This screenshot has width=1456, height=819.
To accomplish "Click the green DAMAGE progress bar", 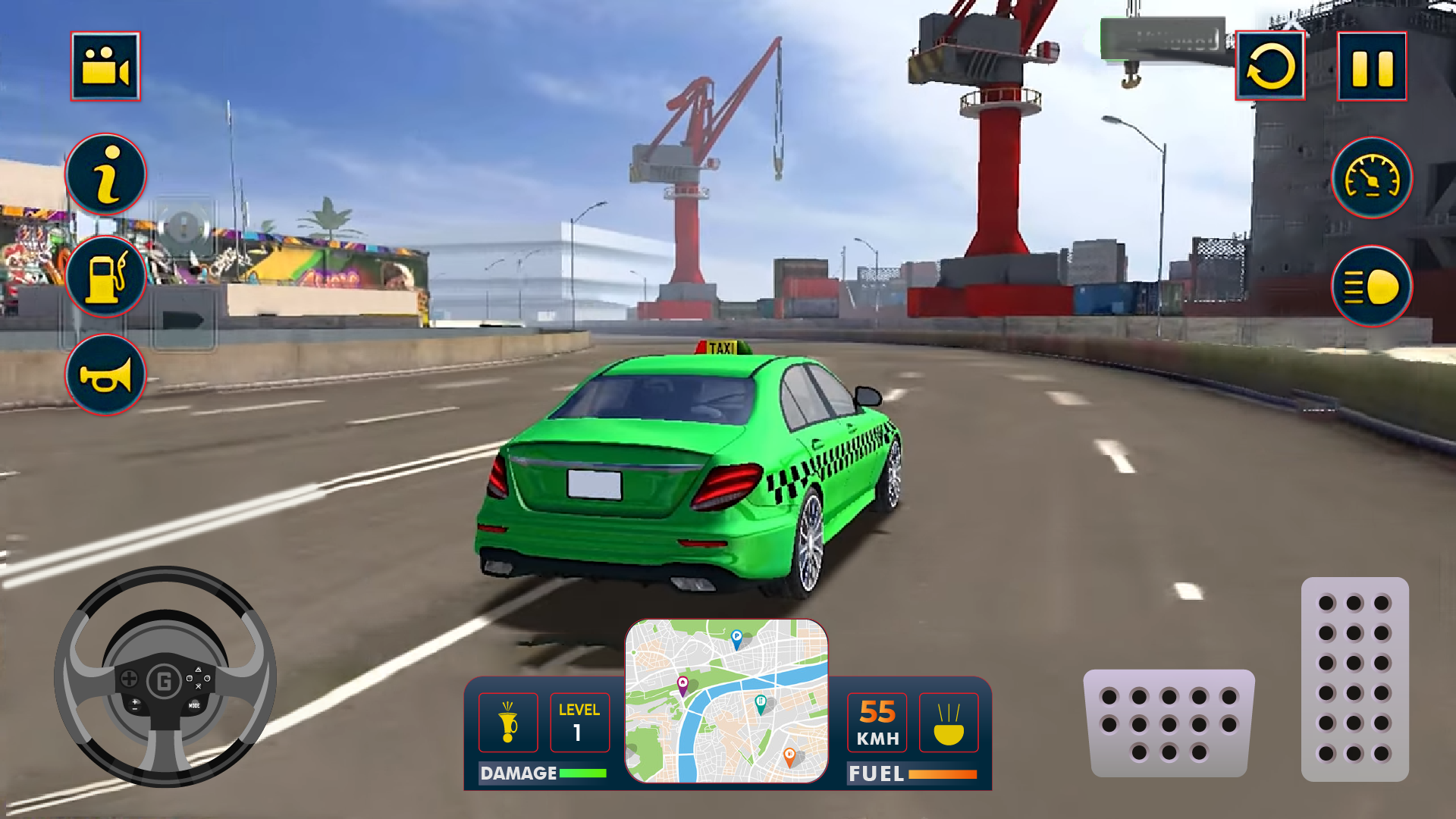I will (582, 774).
